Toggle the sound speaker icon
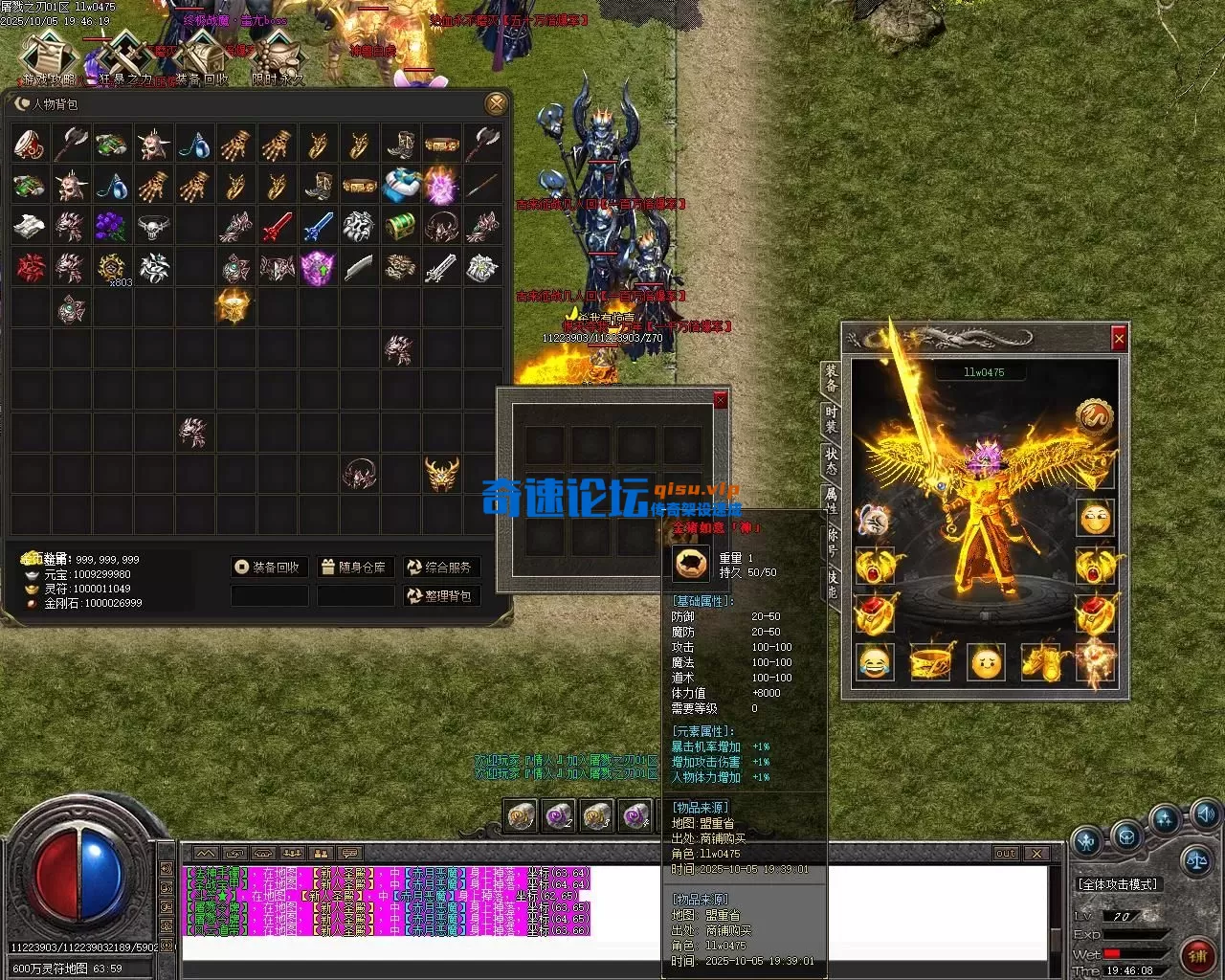1225x980 pixels. click(x=1205, y=815)
